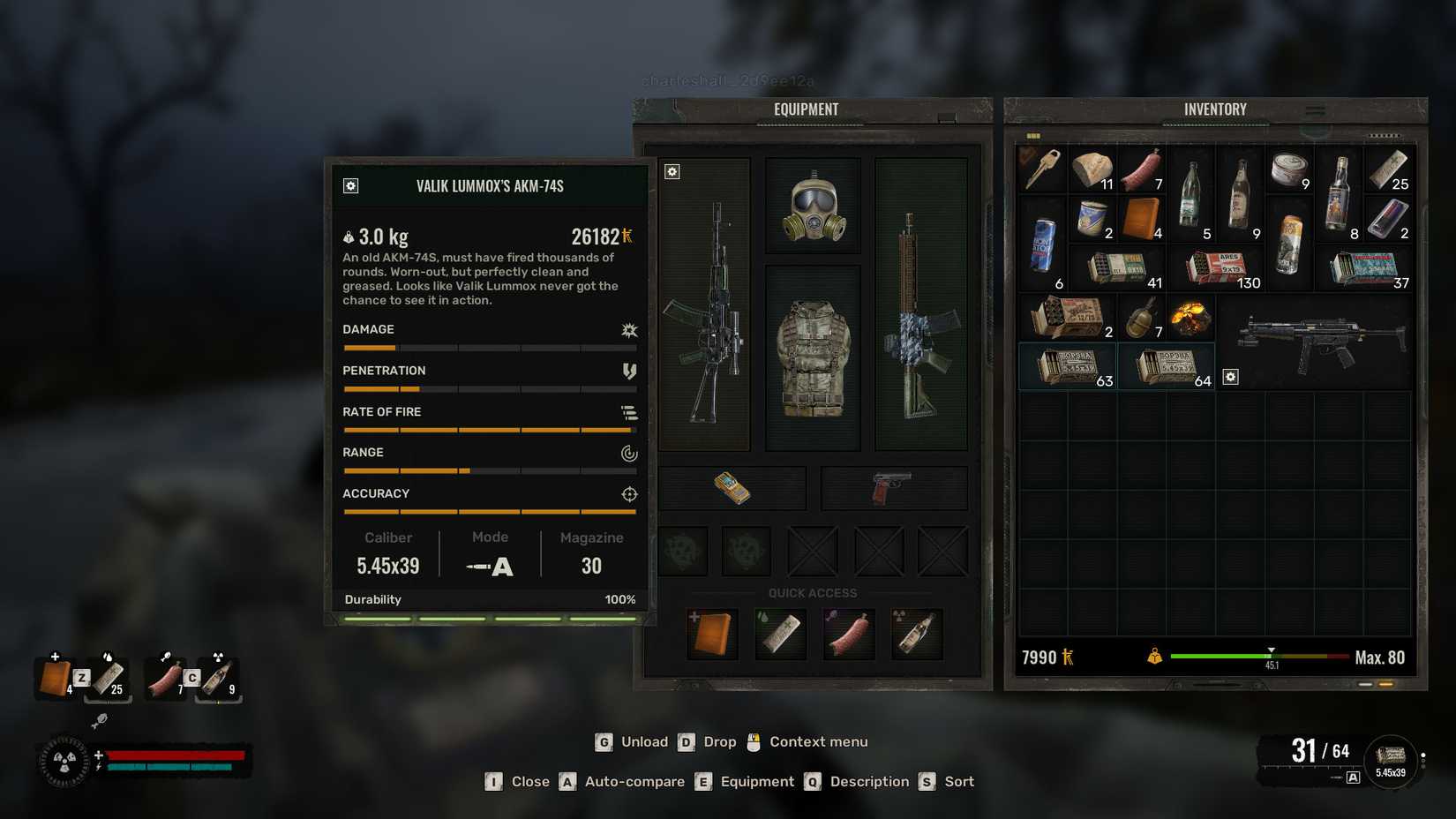Select the 5.45x39 ammo stack of 64
The image size is (1456, 819).
[1167, 366]
